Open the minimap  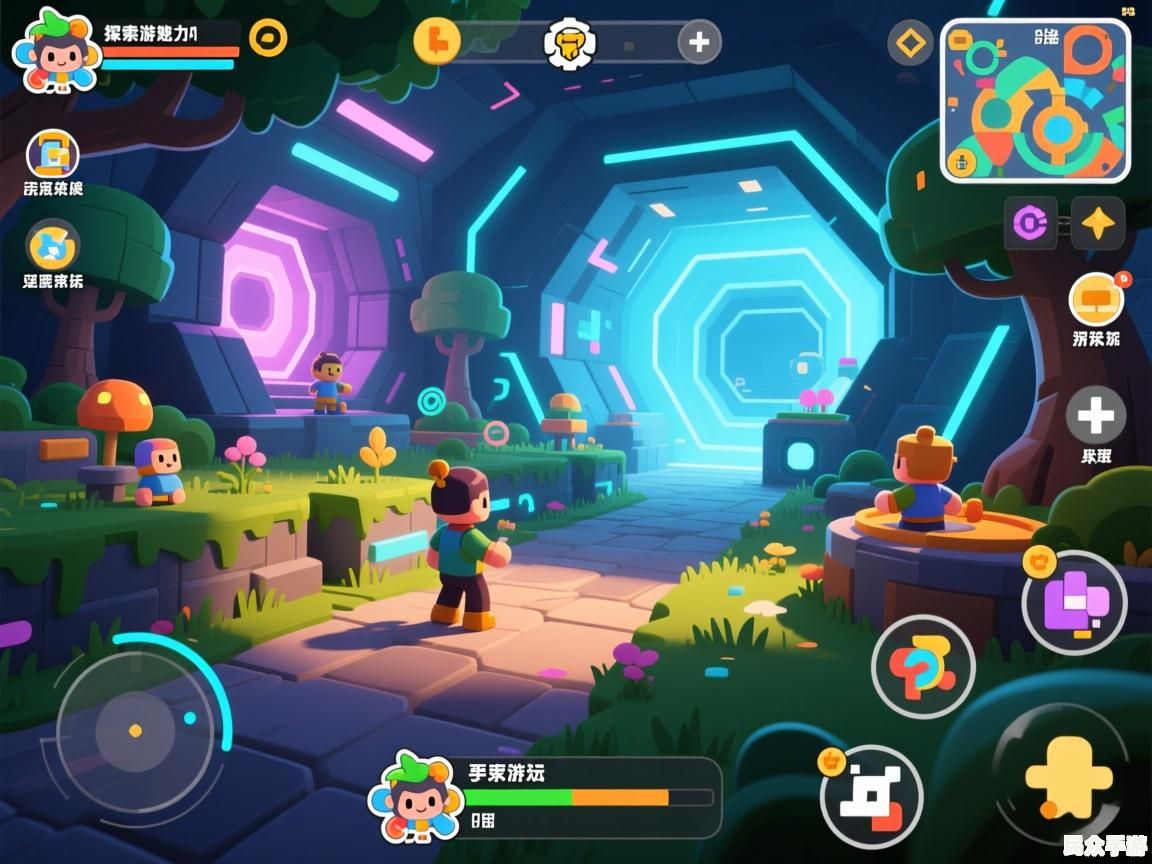click(1035, 100)
